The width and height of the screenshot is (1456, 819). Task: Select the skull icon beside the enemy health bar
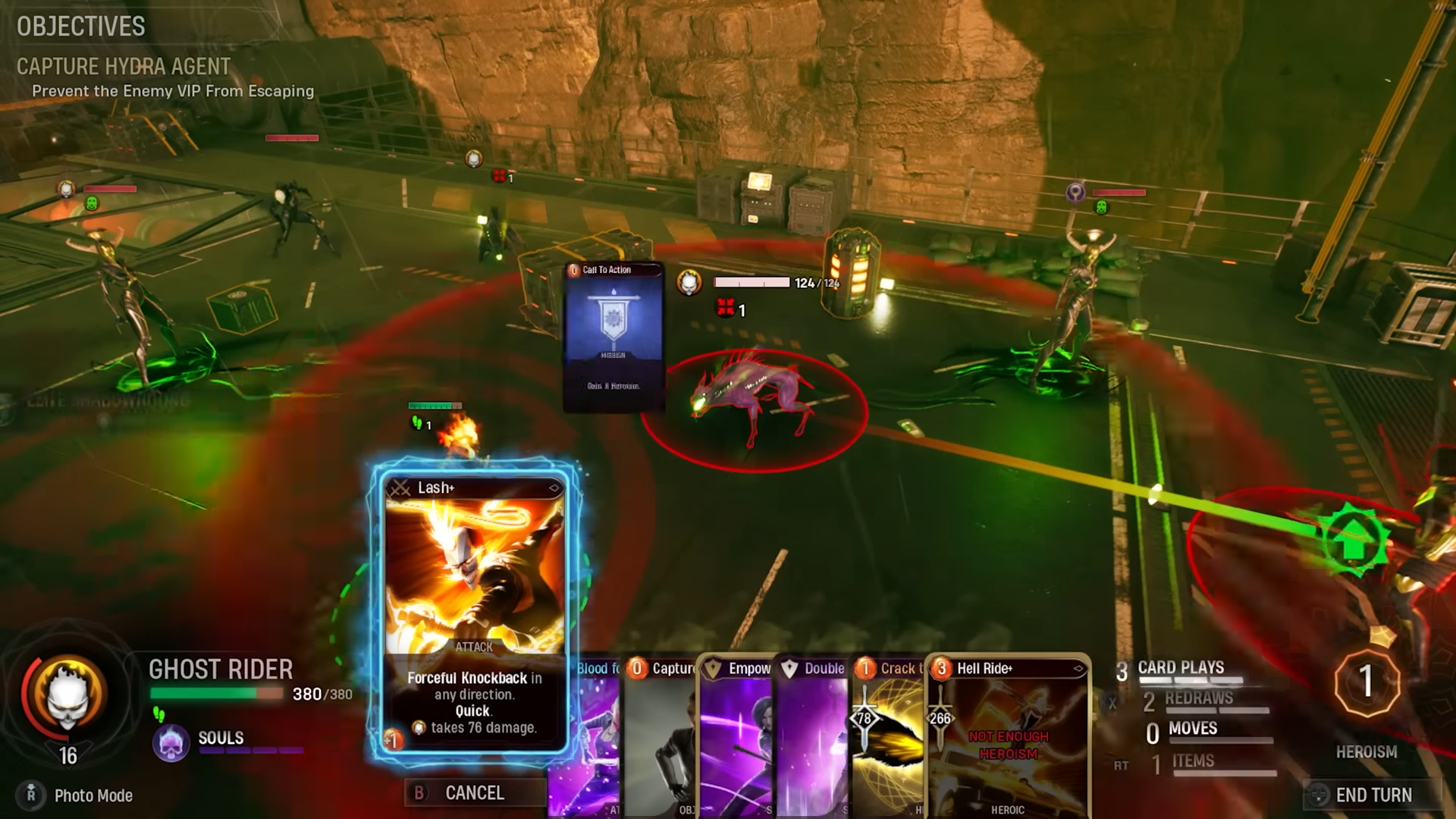point(689,282)
